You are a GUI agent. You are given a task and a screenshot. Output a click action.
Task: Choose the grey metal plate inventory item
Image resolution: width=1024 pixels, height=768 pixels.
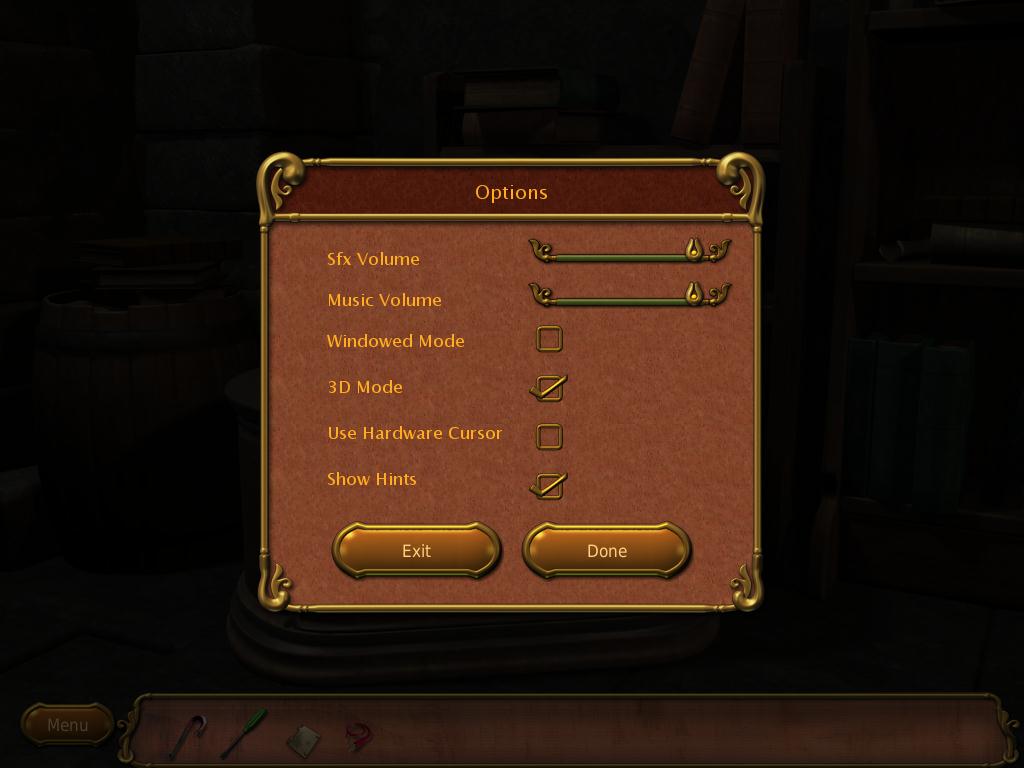point(303,740)
